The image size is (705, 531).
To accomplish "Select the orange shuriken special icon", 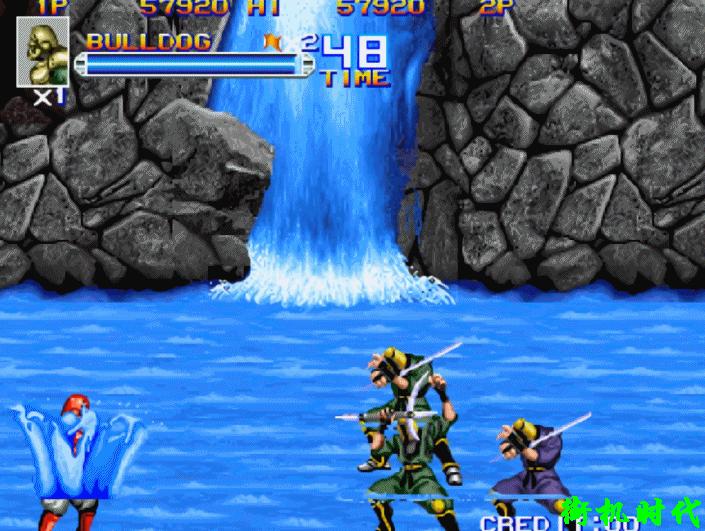I will pyautogui.click(x=272, y=41).
